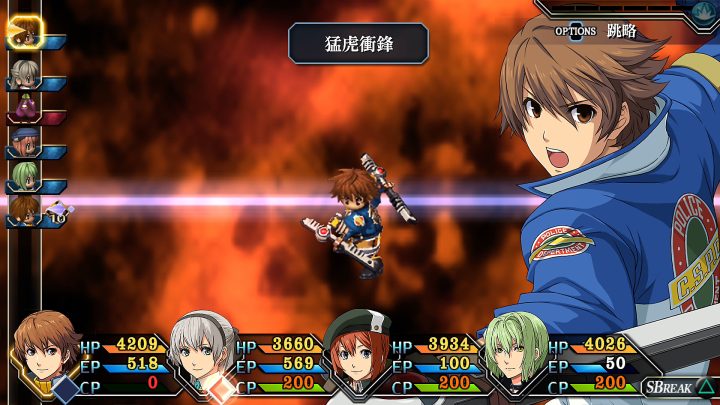Select the green-haired turn-order icon
Screen dimensions: 720x405
22,179
